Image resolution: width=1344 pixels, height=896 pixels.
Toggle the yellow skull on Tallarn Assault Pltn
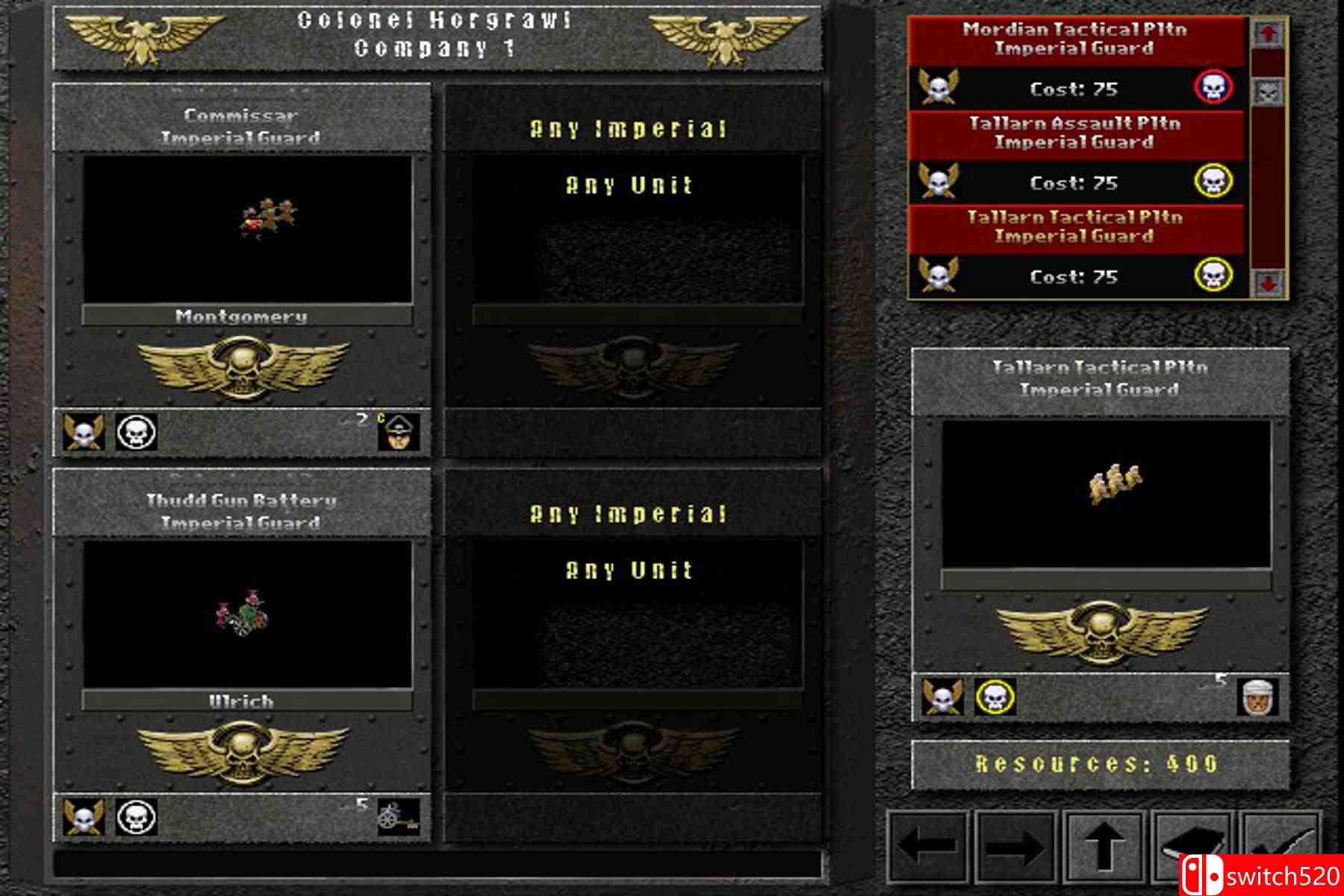coord(1216,181)
